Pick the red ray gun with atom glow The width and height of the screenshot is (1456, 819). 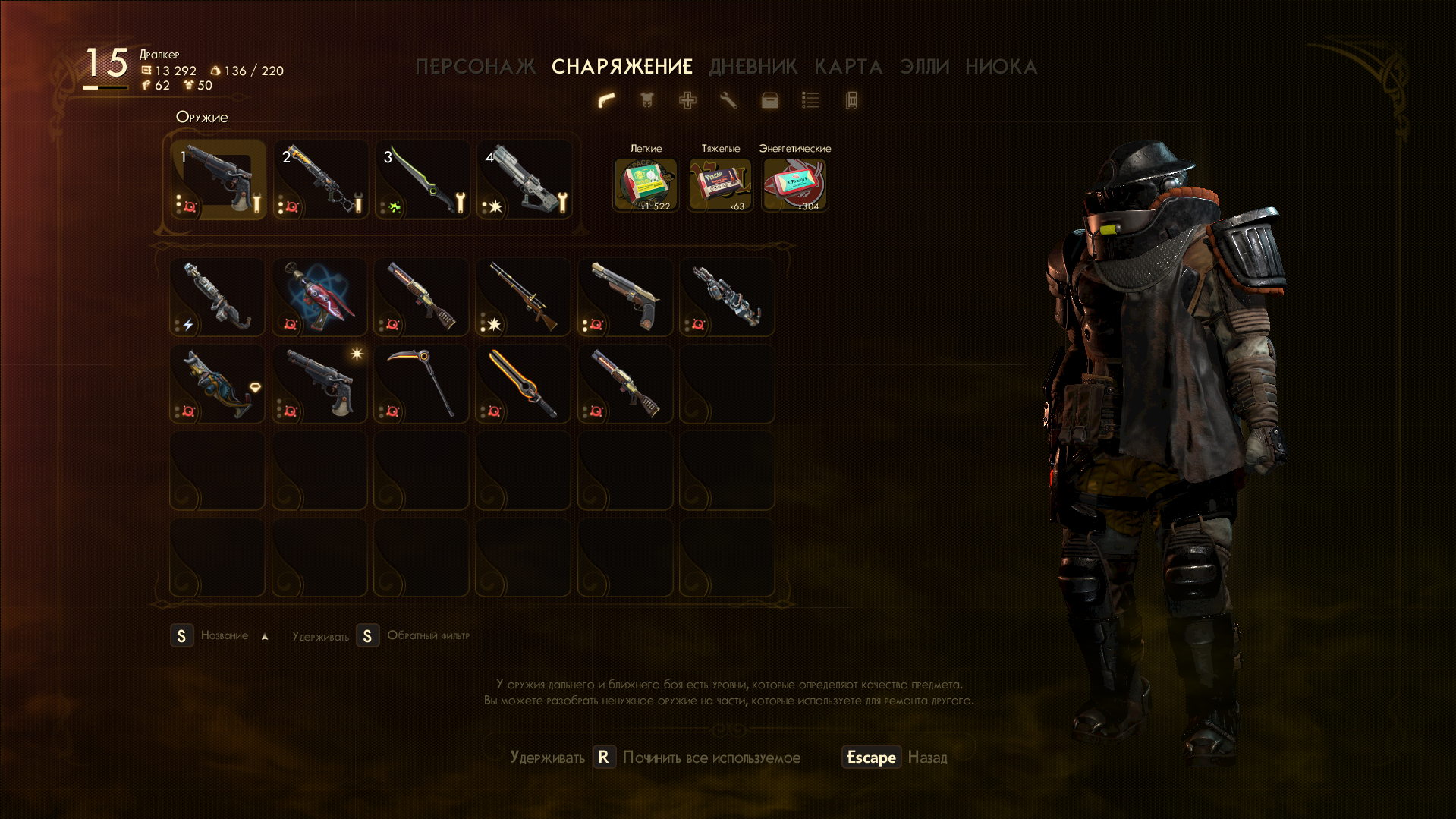tap(319, 297)
